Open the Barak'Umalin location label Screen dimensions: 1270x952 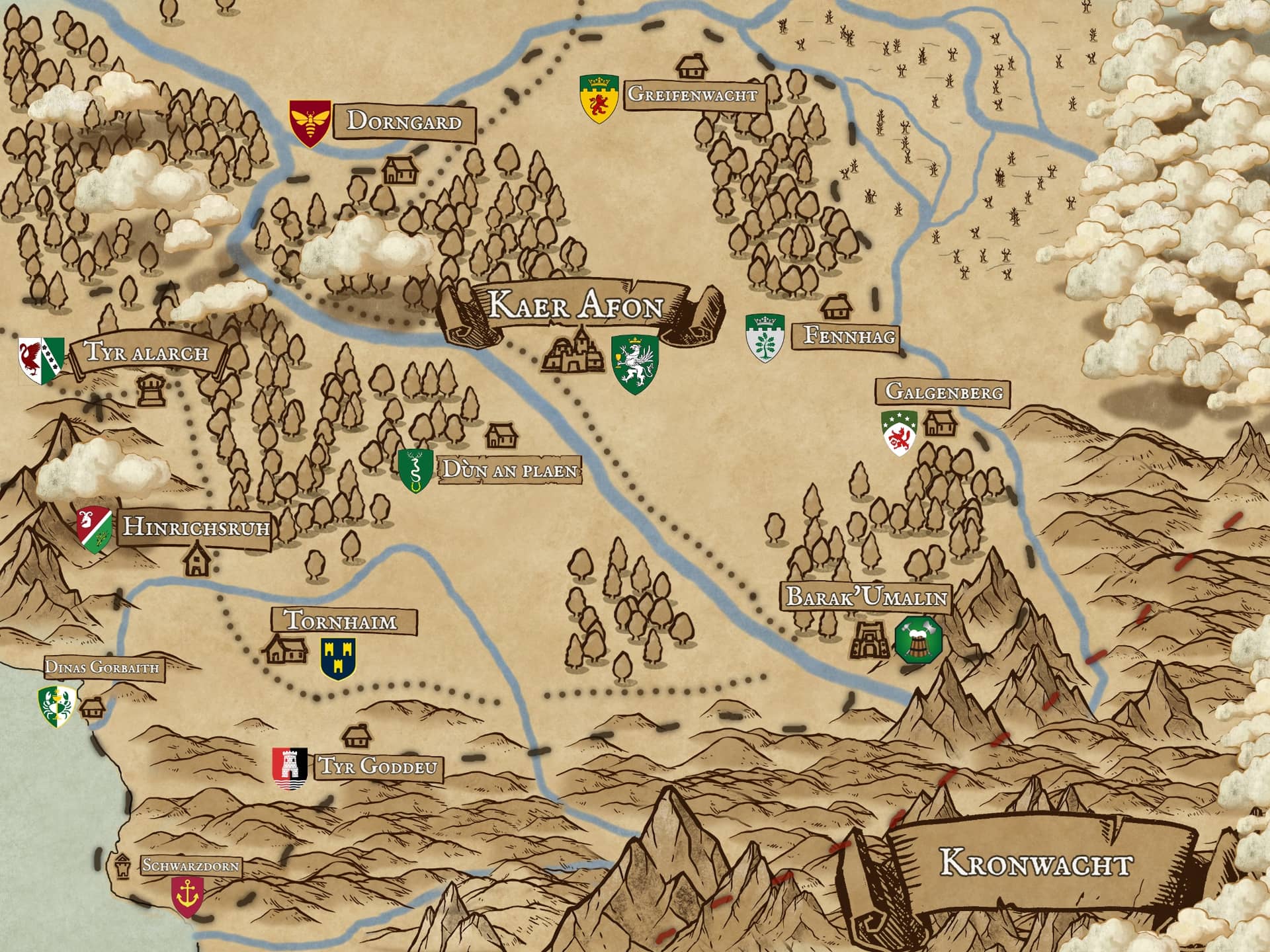(x=867, y=598)
